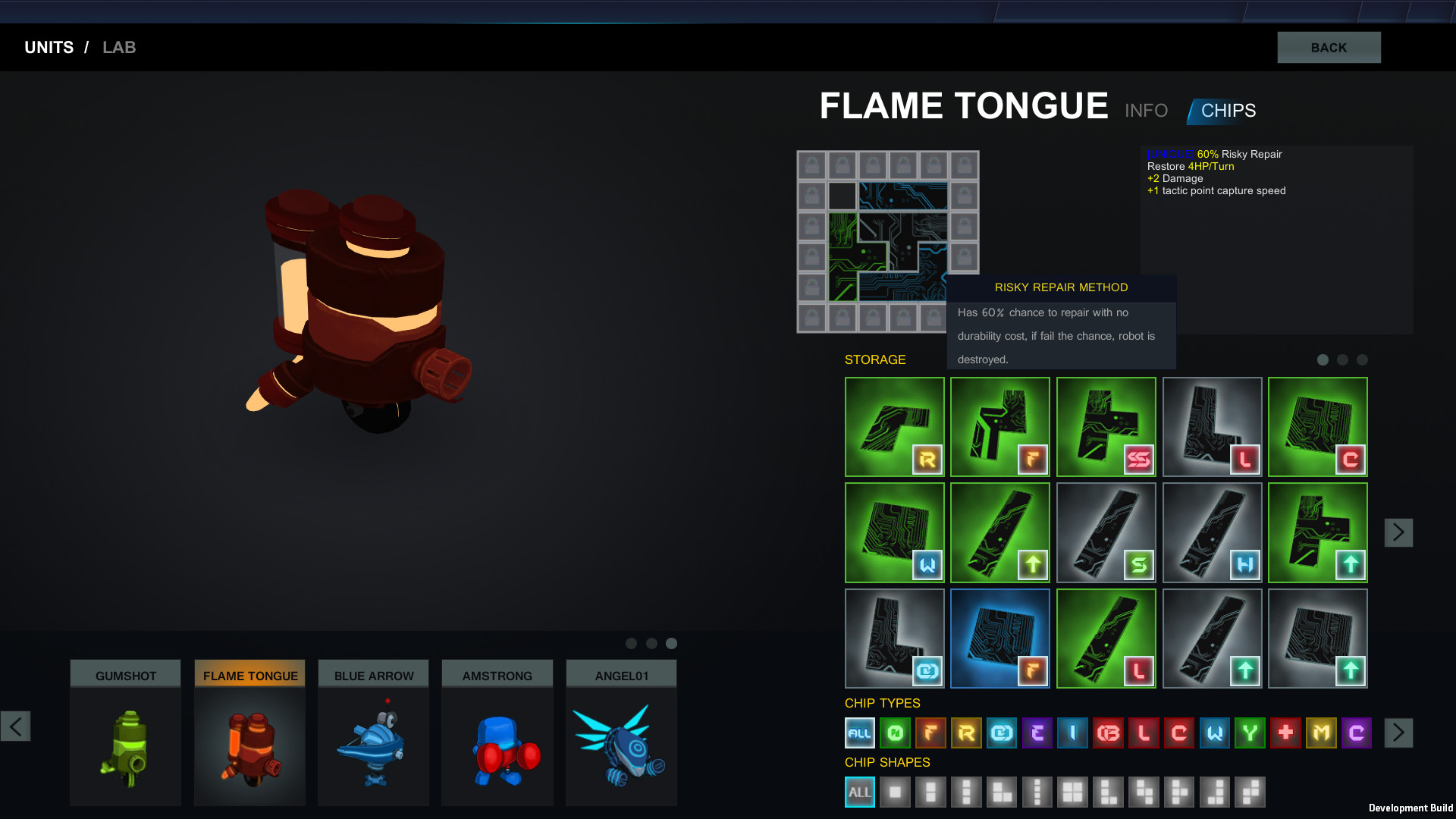
Task: Filter chips by the yellow R type
Action: click(x=966, y=733)
